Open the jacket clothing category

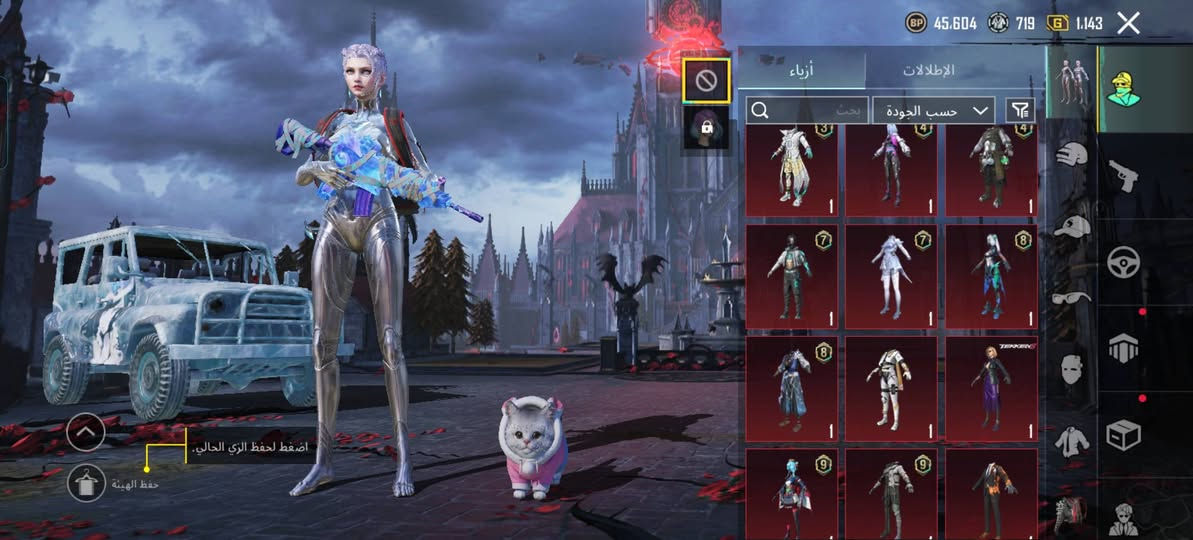1072,440
